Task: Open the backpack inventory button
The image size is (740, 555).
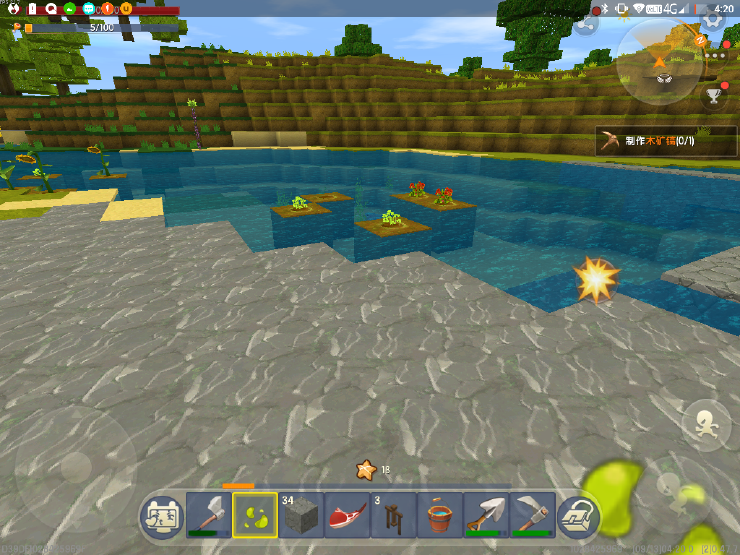Action: coord(579,516)
